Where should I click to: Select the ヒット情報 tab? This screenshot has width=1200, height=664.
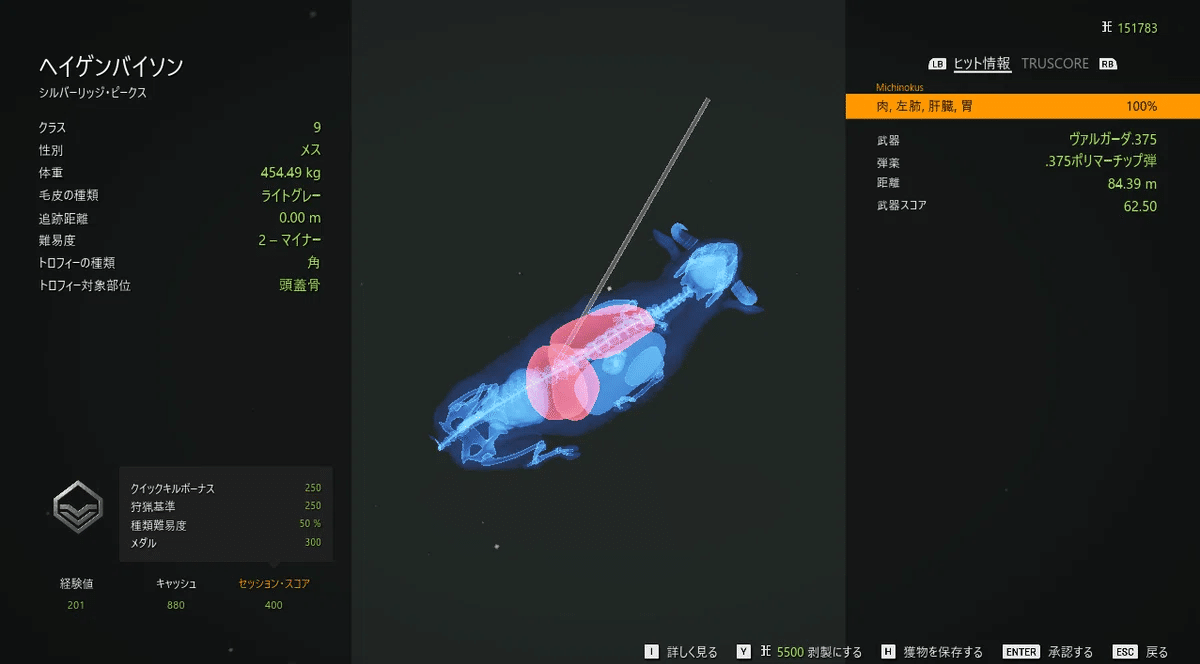(x=982, y=63)
